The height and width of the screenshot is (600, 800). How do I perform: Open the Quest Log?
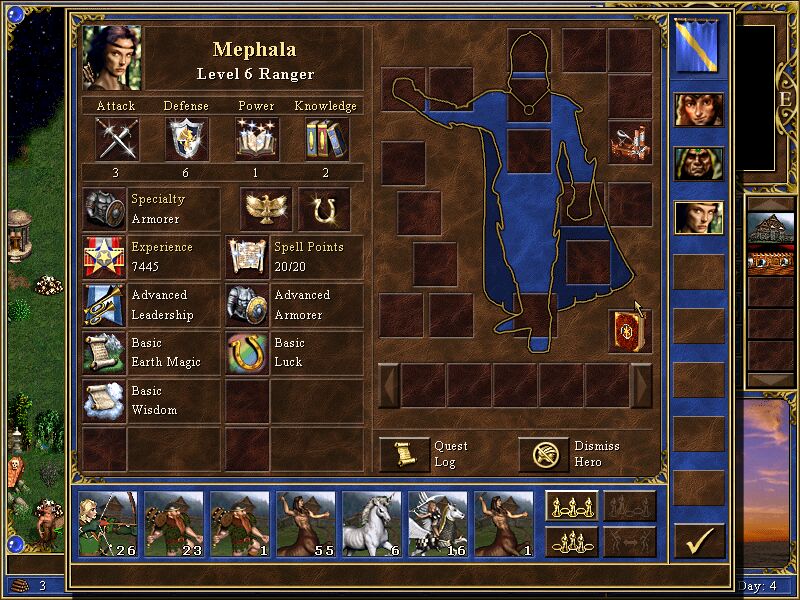tap(403, 454)
